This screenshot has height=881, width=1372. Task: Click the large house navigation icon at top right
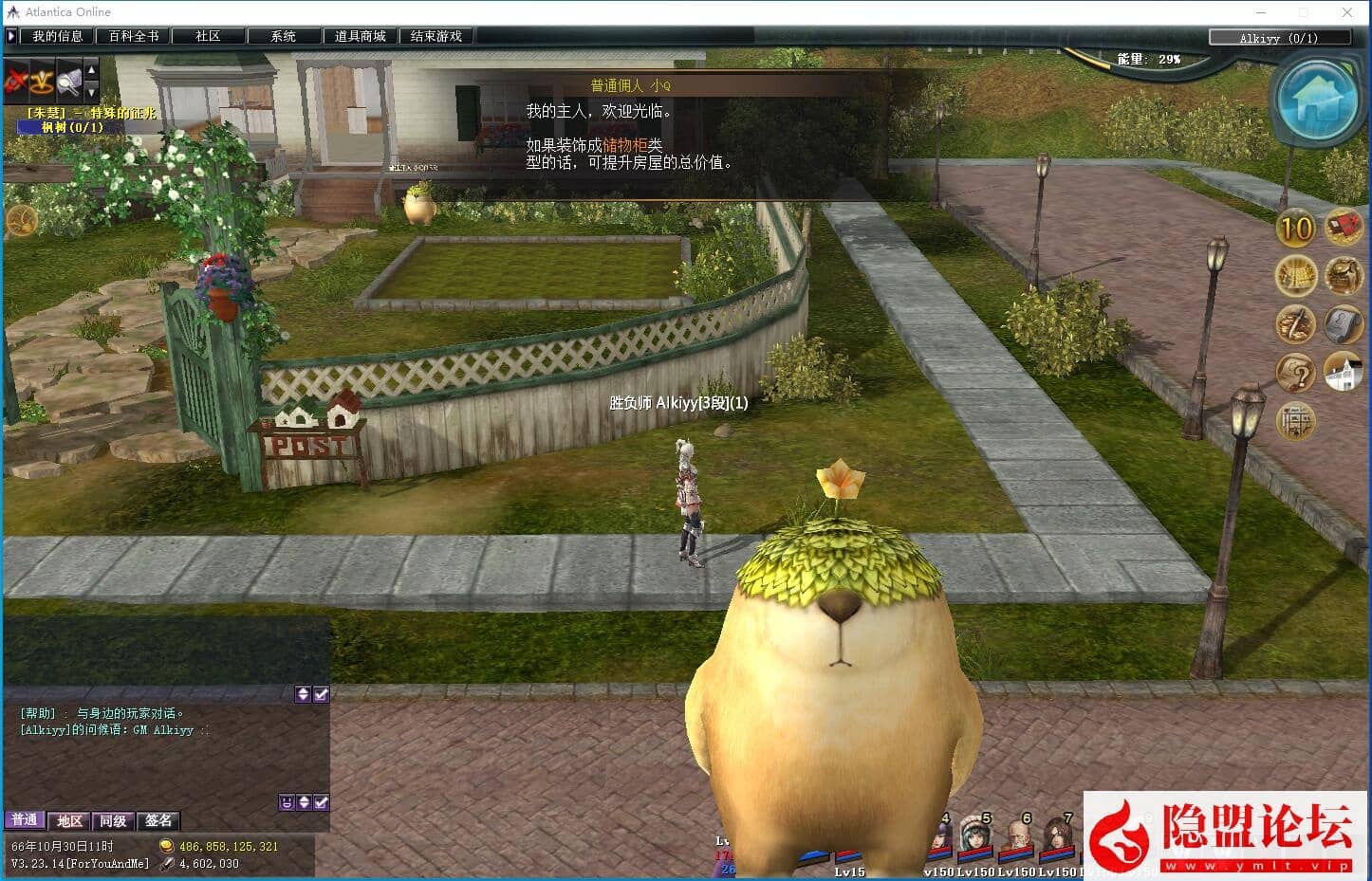1317,98
